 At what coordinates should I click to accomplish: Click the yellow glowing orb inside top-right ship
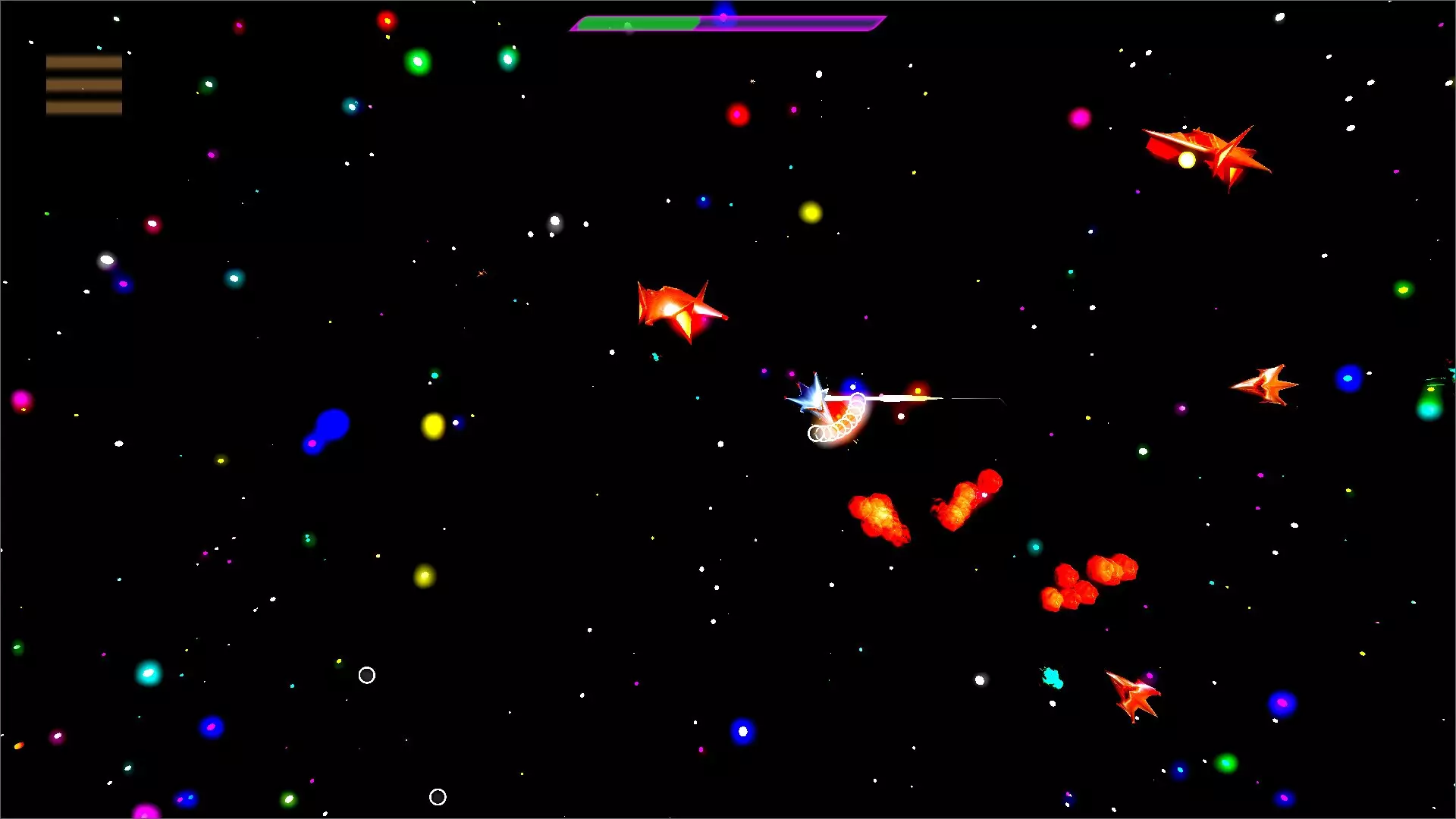[x=1185, y=159]
